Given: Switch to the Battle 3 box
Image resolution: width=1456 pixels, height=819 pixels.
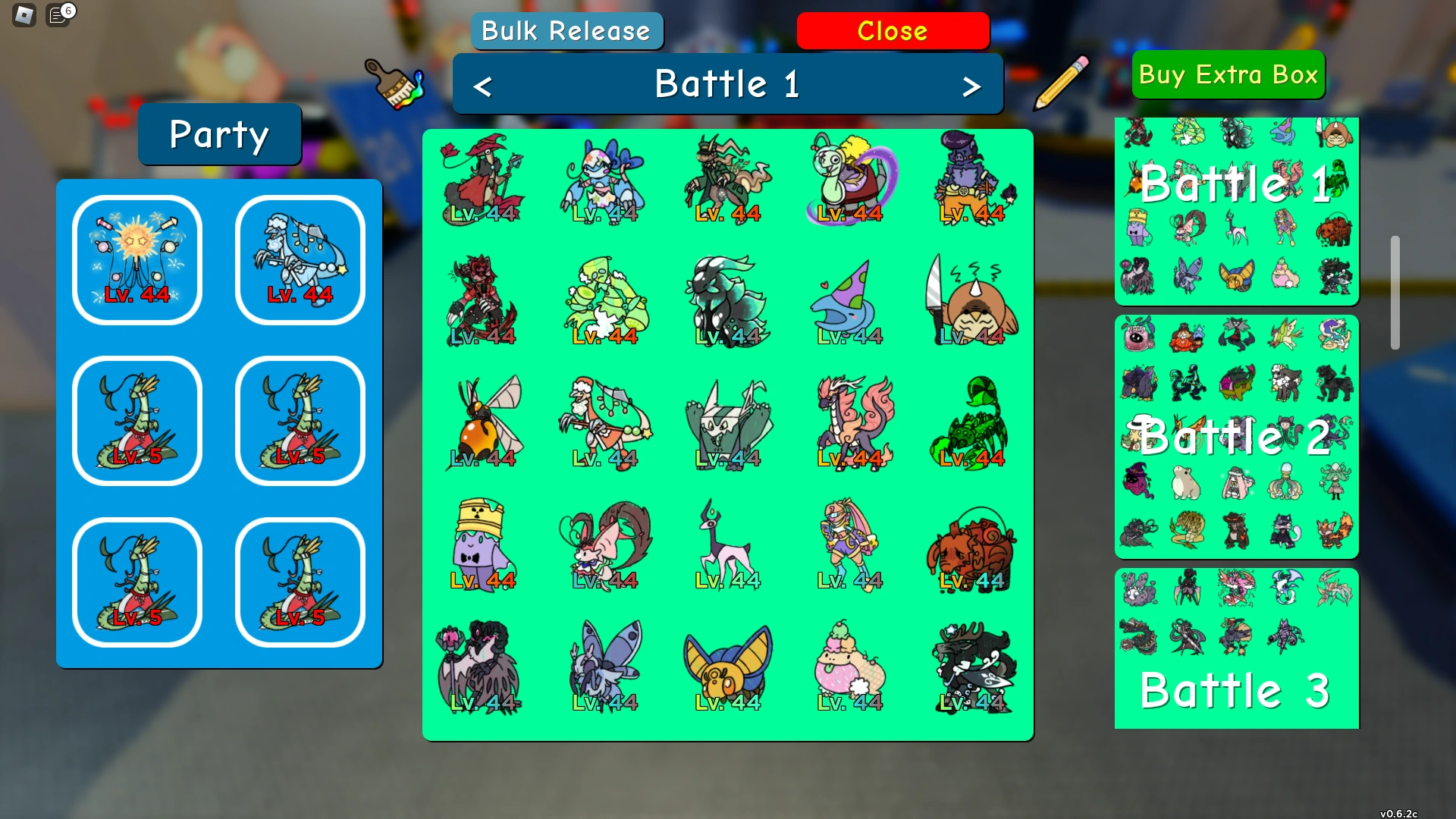Looking at the screenshot, I should [x=1236, y=650].
